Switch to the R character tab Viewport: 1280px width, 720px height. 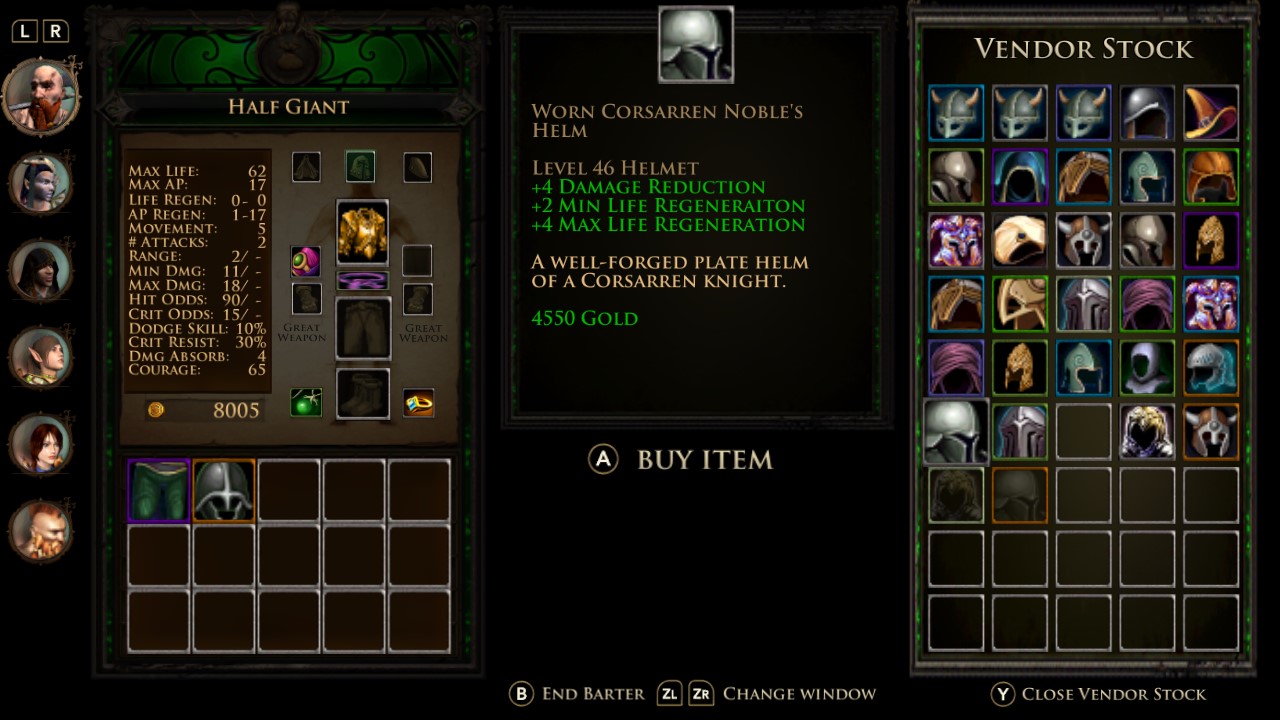click(55, 31)
